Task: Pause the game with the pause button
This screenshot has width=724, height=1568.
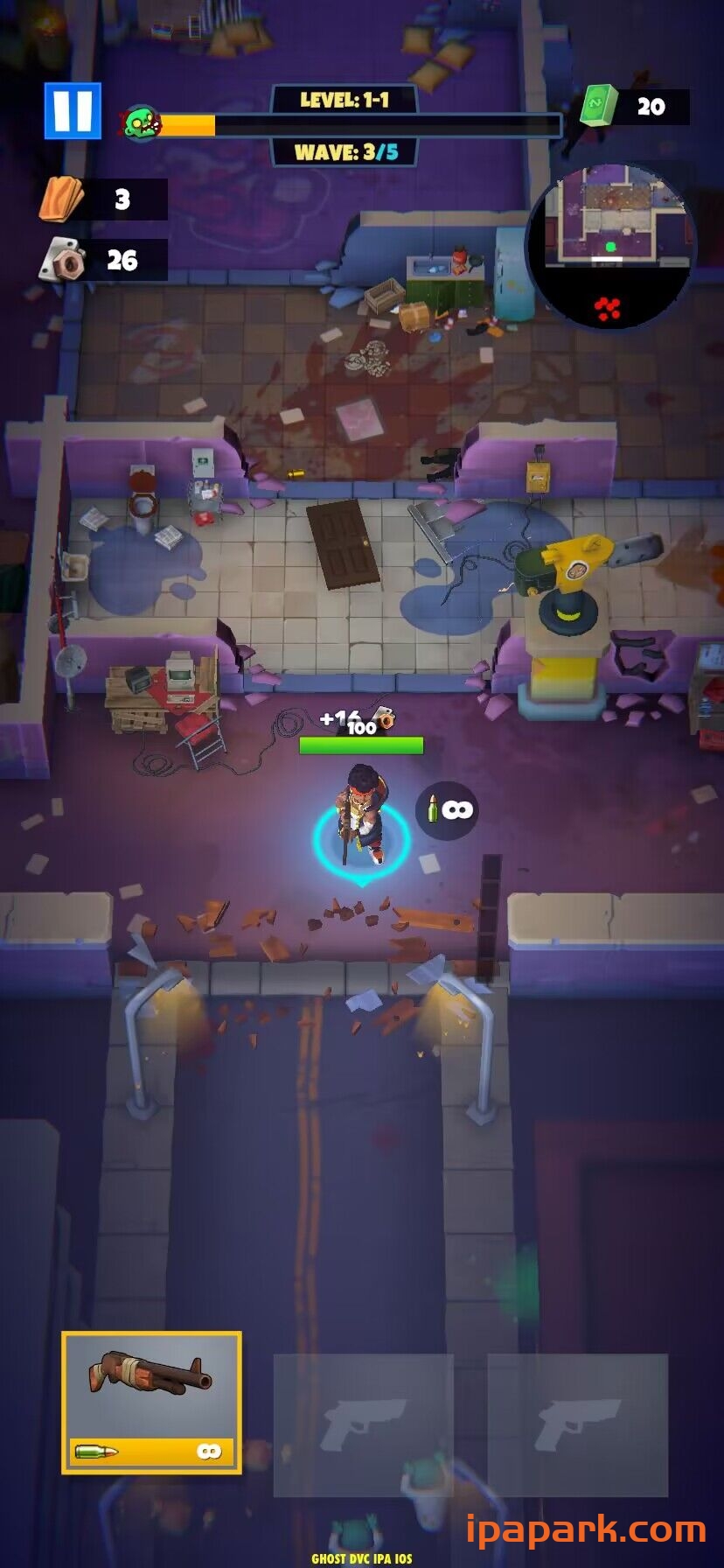Action: (73, 111)
